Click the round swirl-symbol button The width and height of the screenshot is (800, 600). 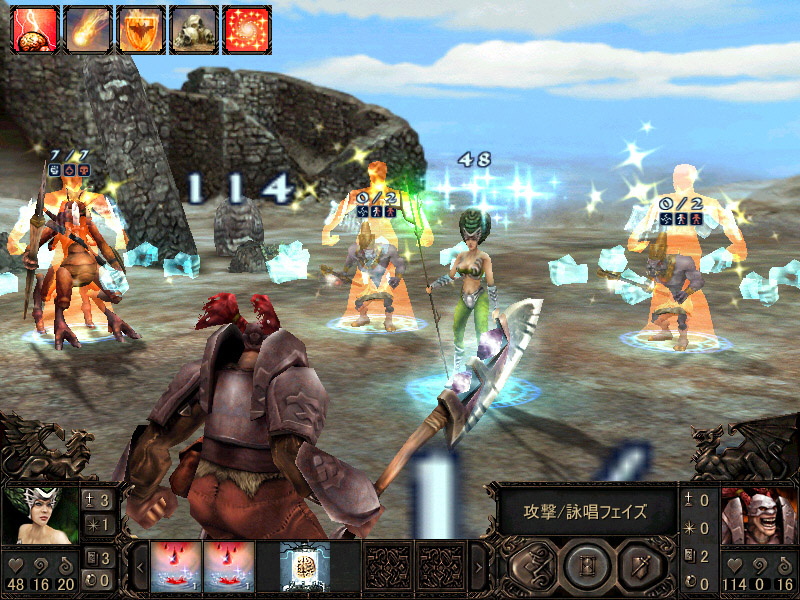[x=531, y=566]
